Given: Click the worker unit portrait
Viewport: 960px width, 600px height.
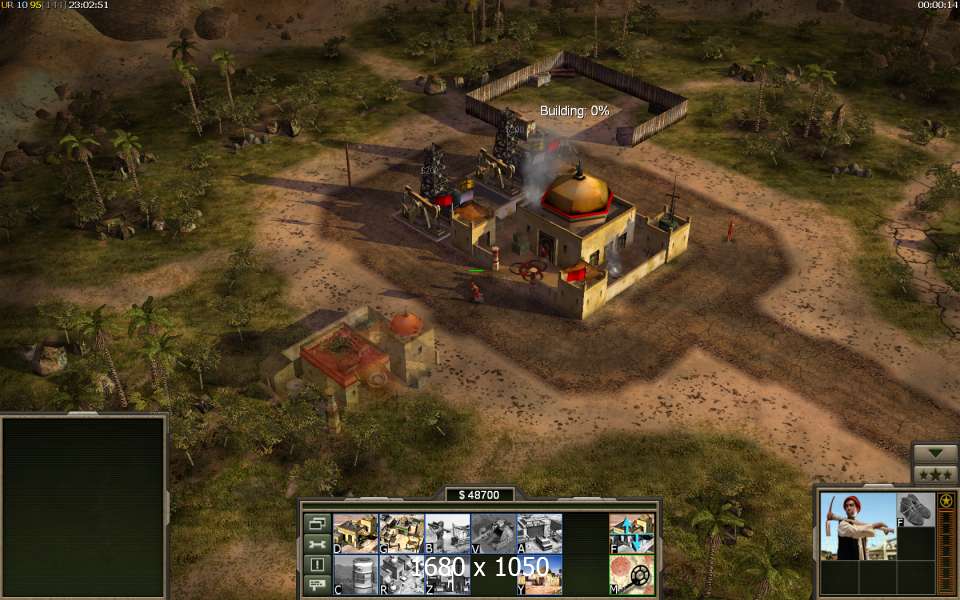Looking at the screenshot, I should tap(857, 526).
